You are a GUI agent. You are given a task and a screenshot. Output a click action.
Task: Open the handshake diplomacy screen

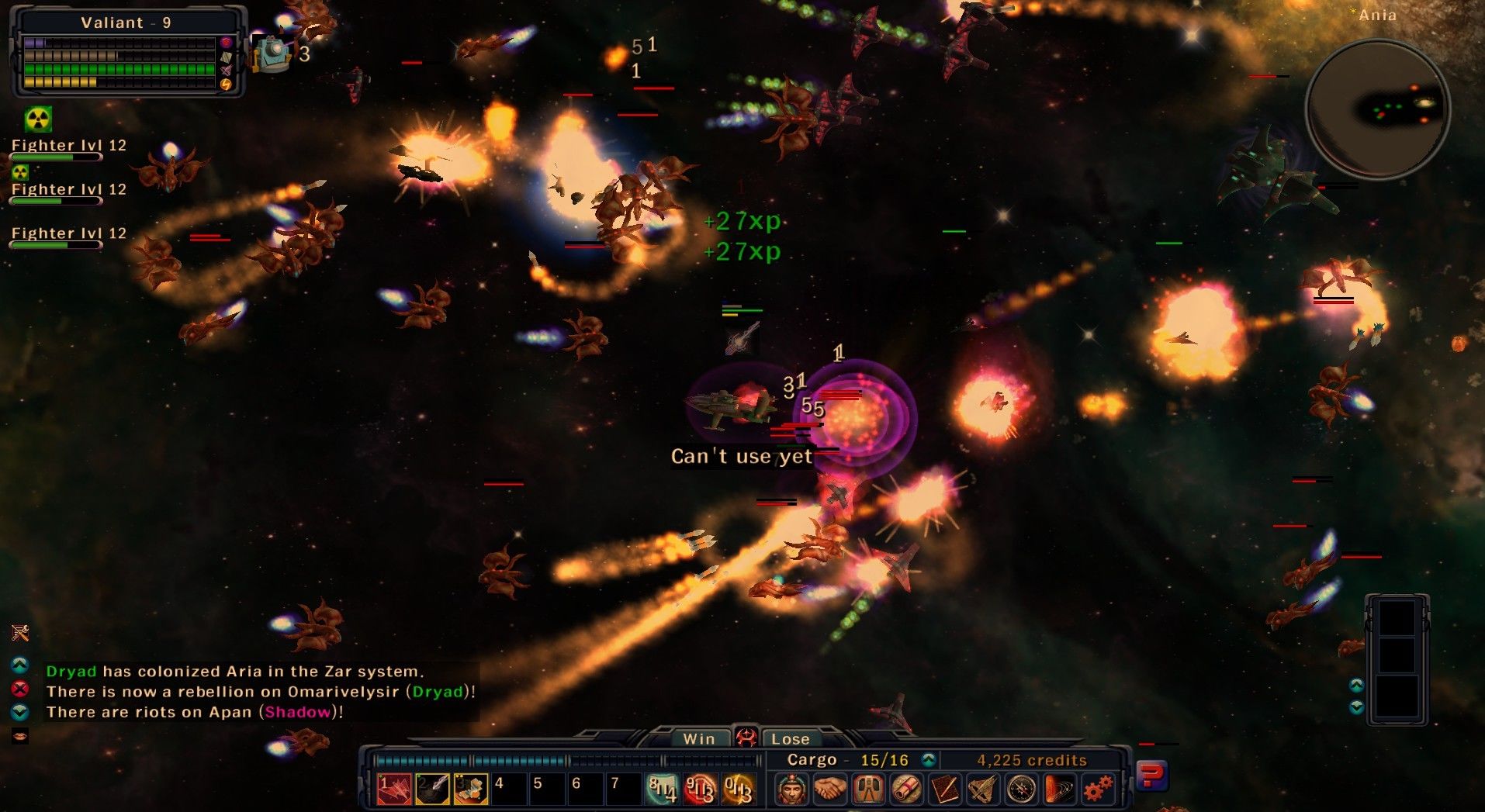pos(829,789)
